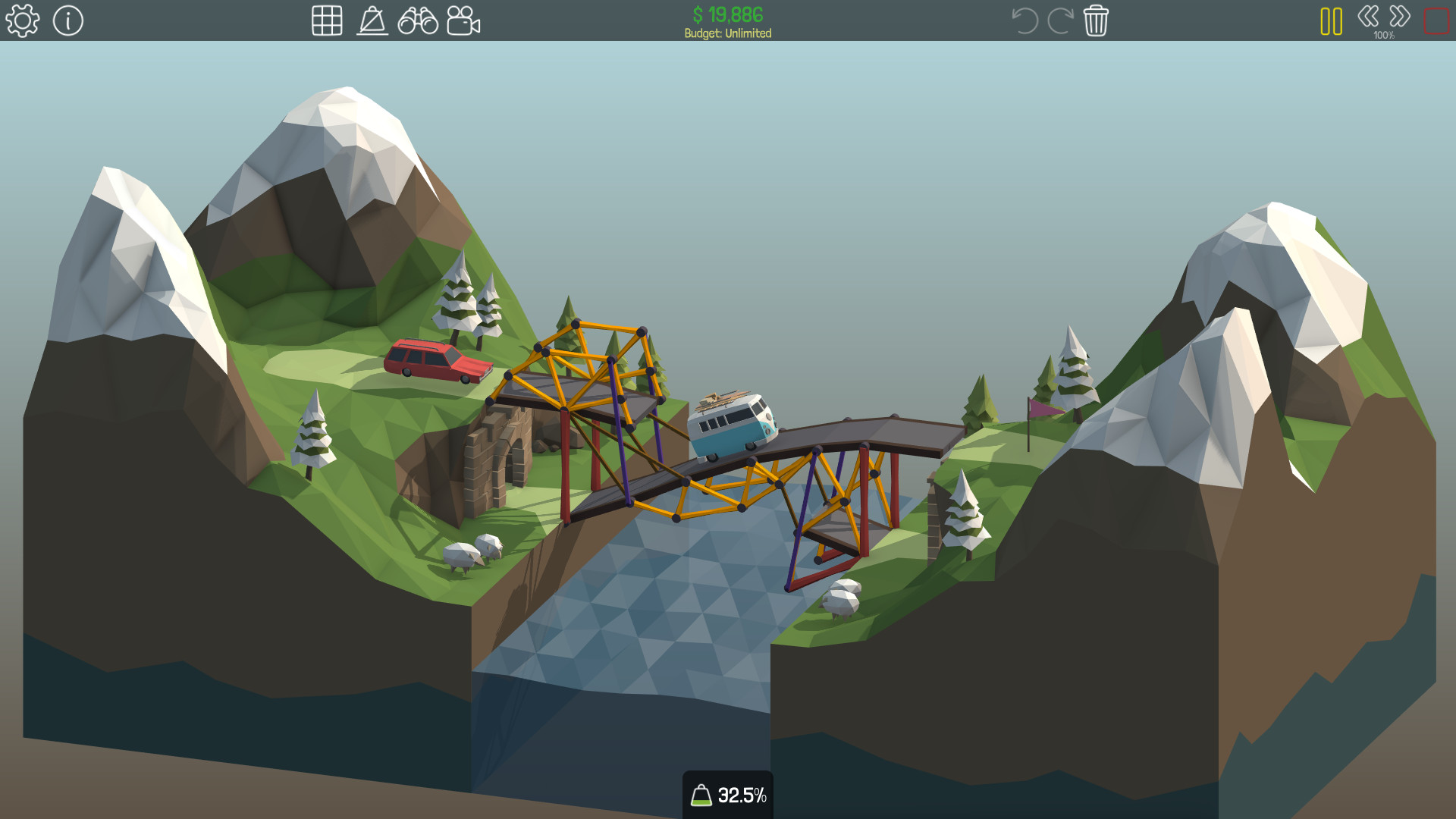
Task: Activate the binoculars vehicle-follow camera
Action: (419, 20)
